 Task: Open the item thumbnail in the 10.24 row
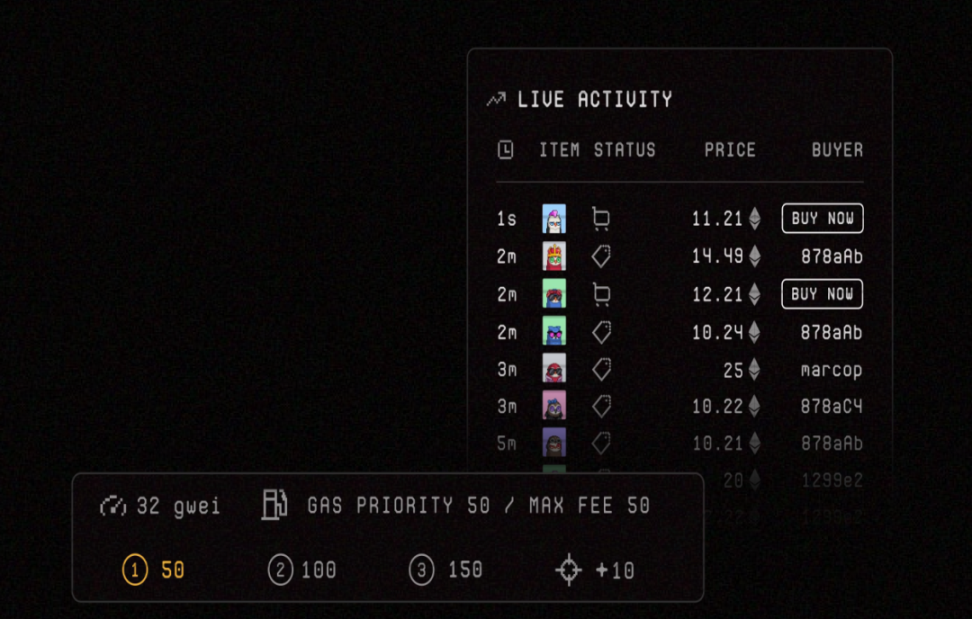pyautogui.click(x=554, y=331)
